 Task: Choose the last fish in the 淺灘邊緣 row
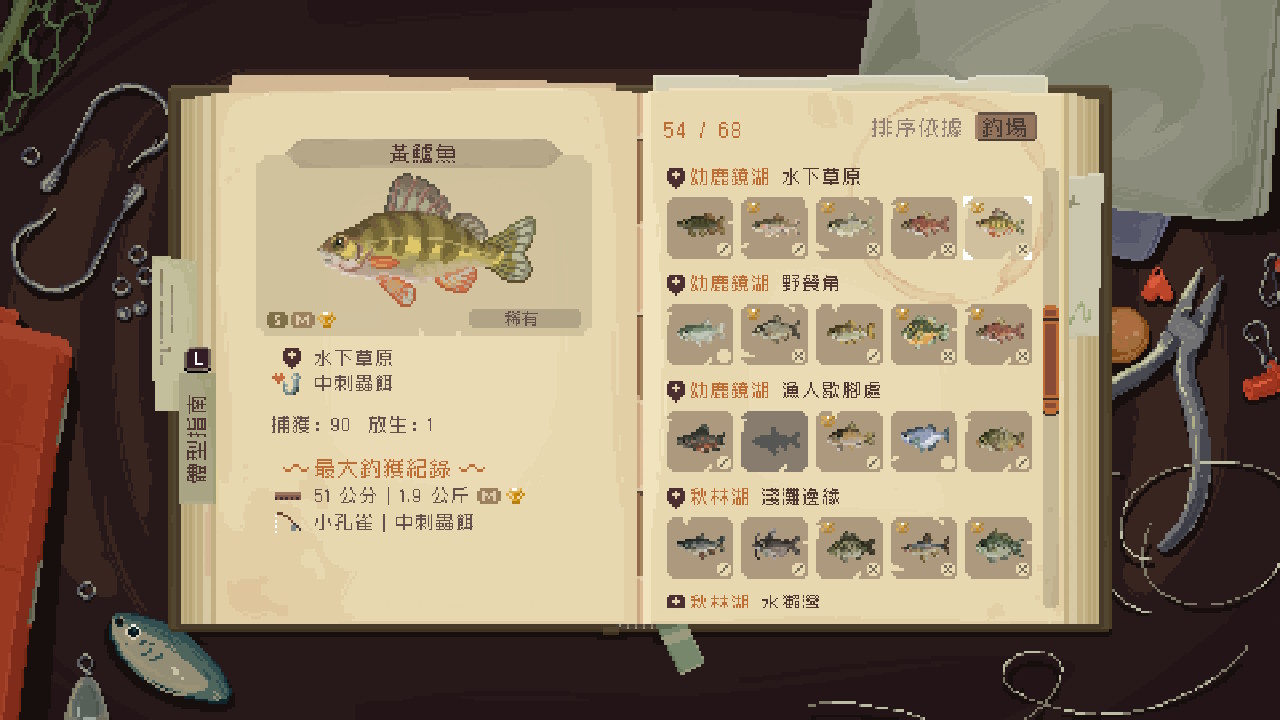[996, 547]
